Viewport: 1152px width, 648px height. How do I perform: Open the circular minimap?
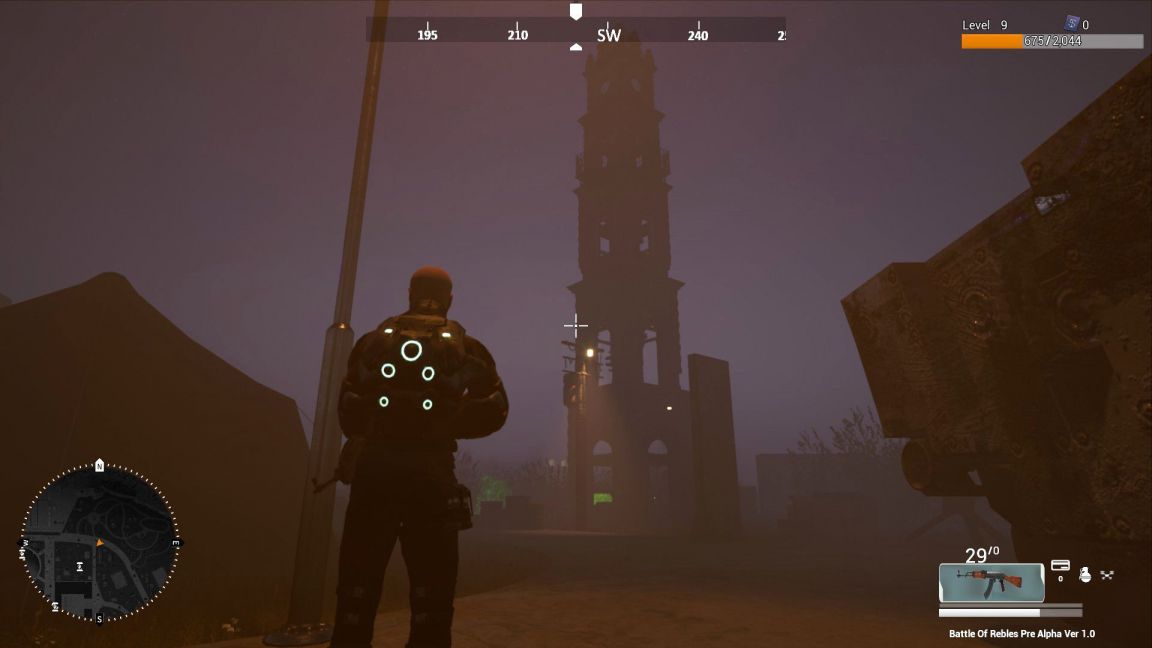coord(99,541)
